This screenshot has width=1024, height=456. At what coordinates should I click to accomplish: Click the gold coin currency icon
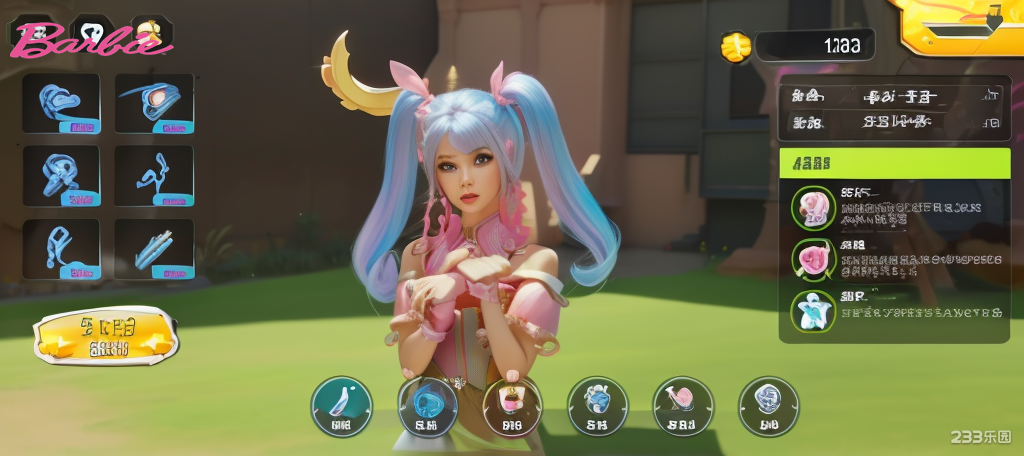coord(736,45)
